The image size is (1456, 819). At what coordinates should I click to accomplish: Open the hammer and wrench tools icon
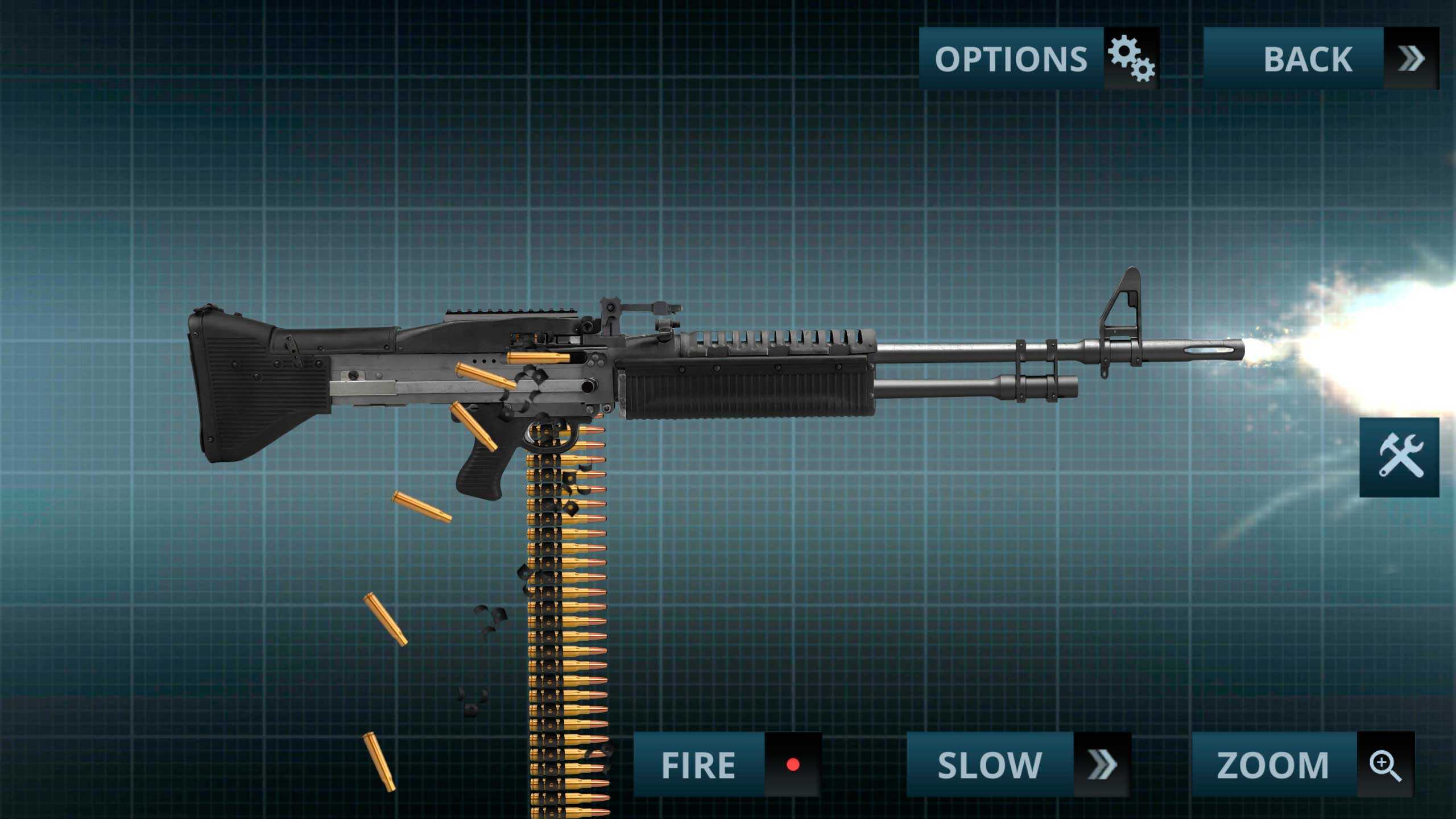click(x=1399, y=457)
